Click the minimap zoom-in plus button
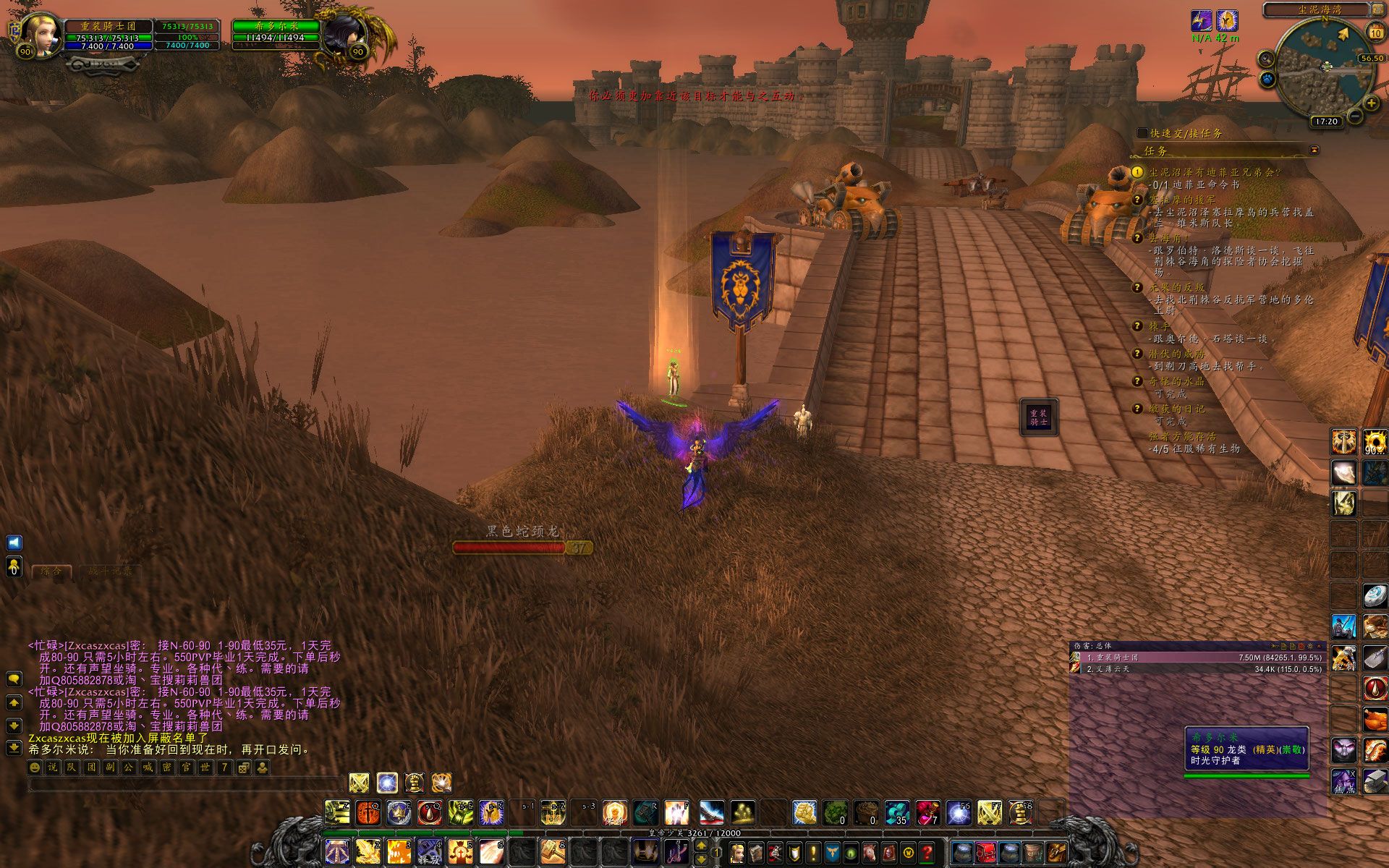 pos(1372,102)
